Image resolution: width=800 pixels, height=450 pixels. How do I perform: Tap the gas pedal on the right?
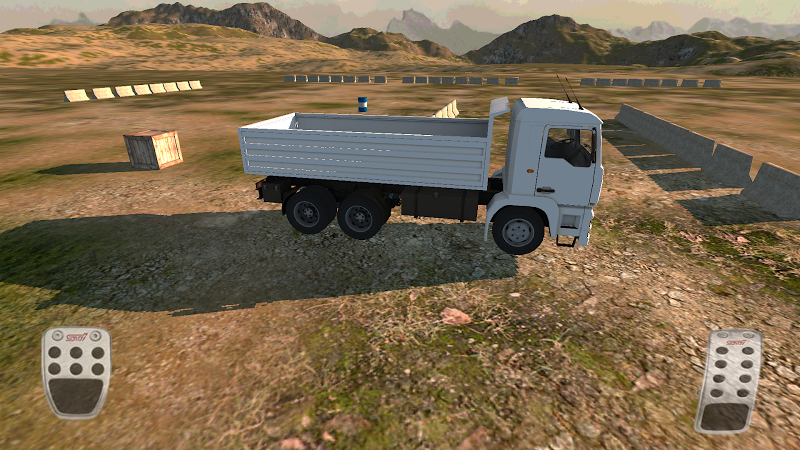pos(727,381)
